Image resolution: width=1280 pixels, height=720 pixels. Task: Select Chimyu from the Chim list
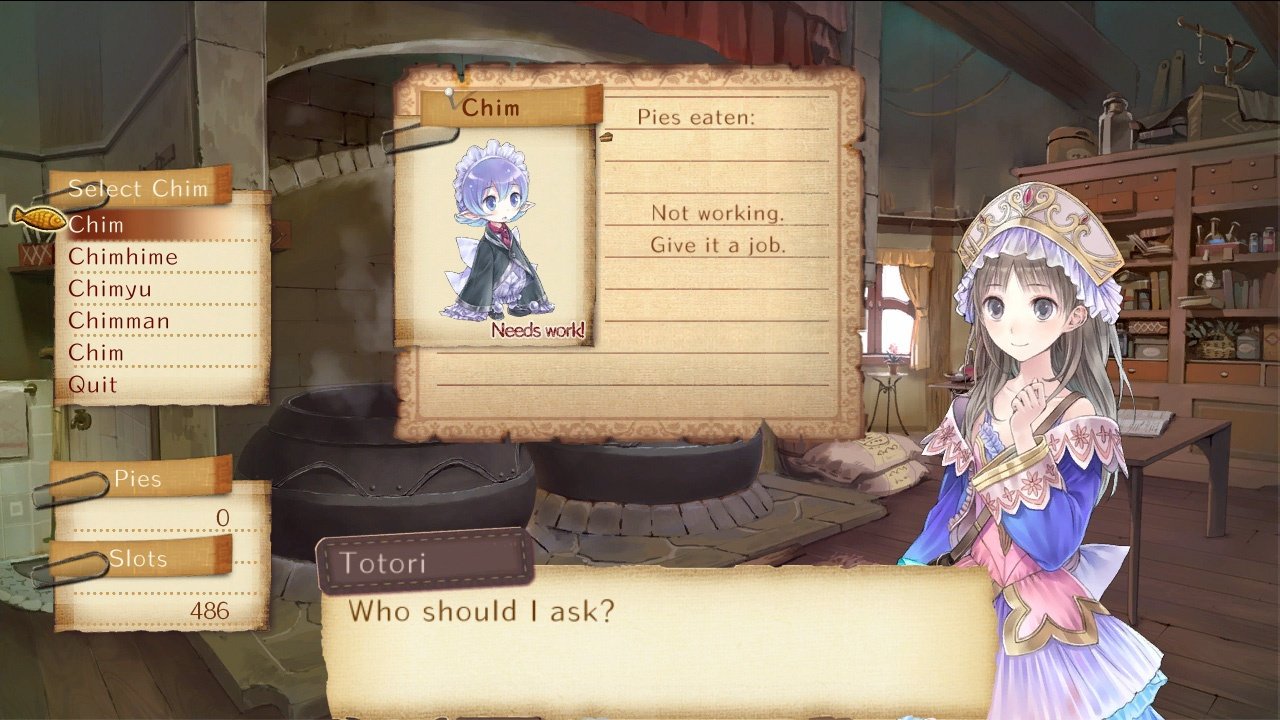tap(110, 289)
